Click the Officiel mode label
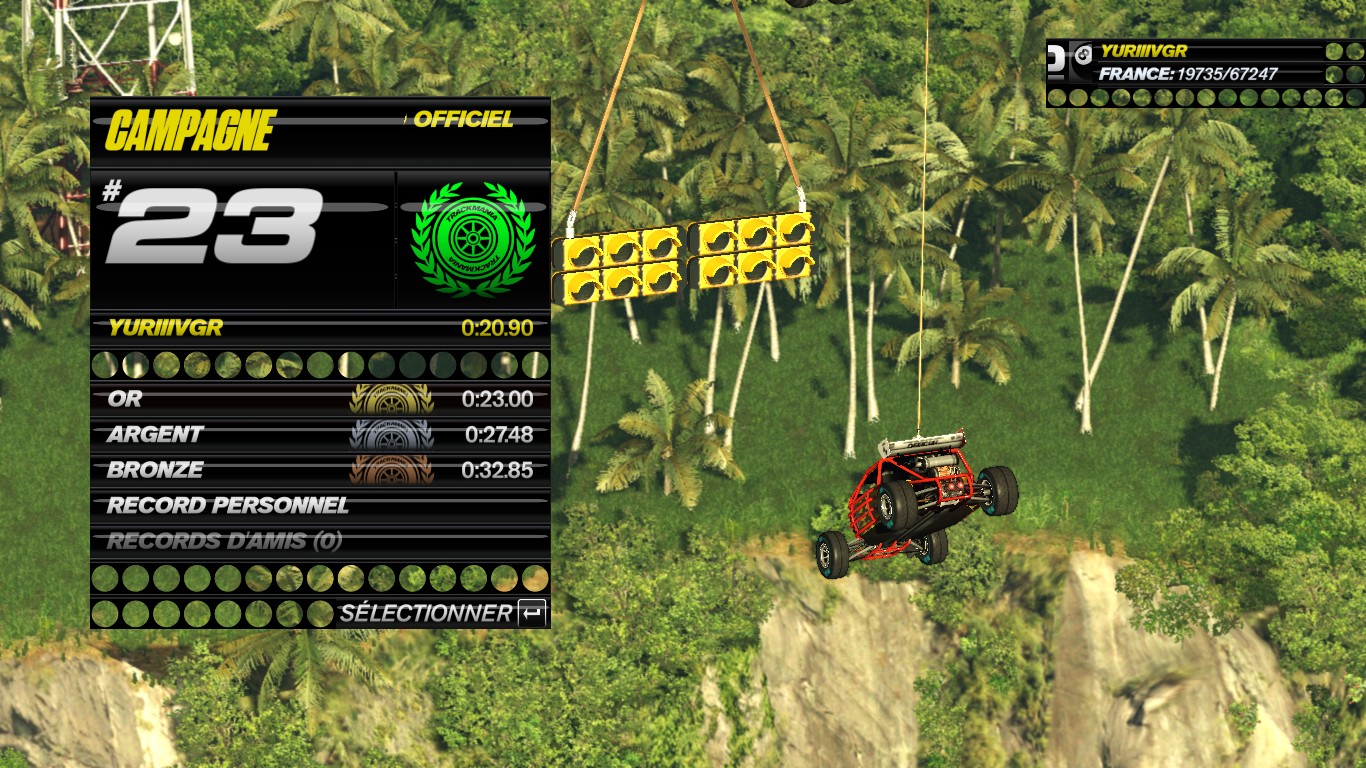The image size is (1366, 768). pyautogui.click(x=463, y=120)
